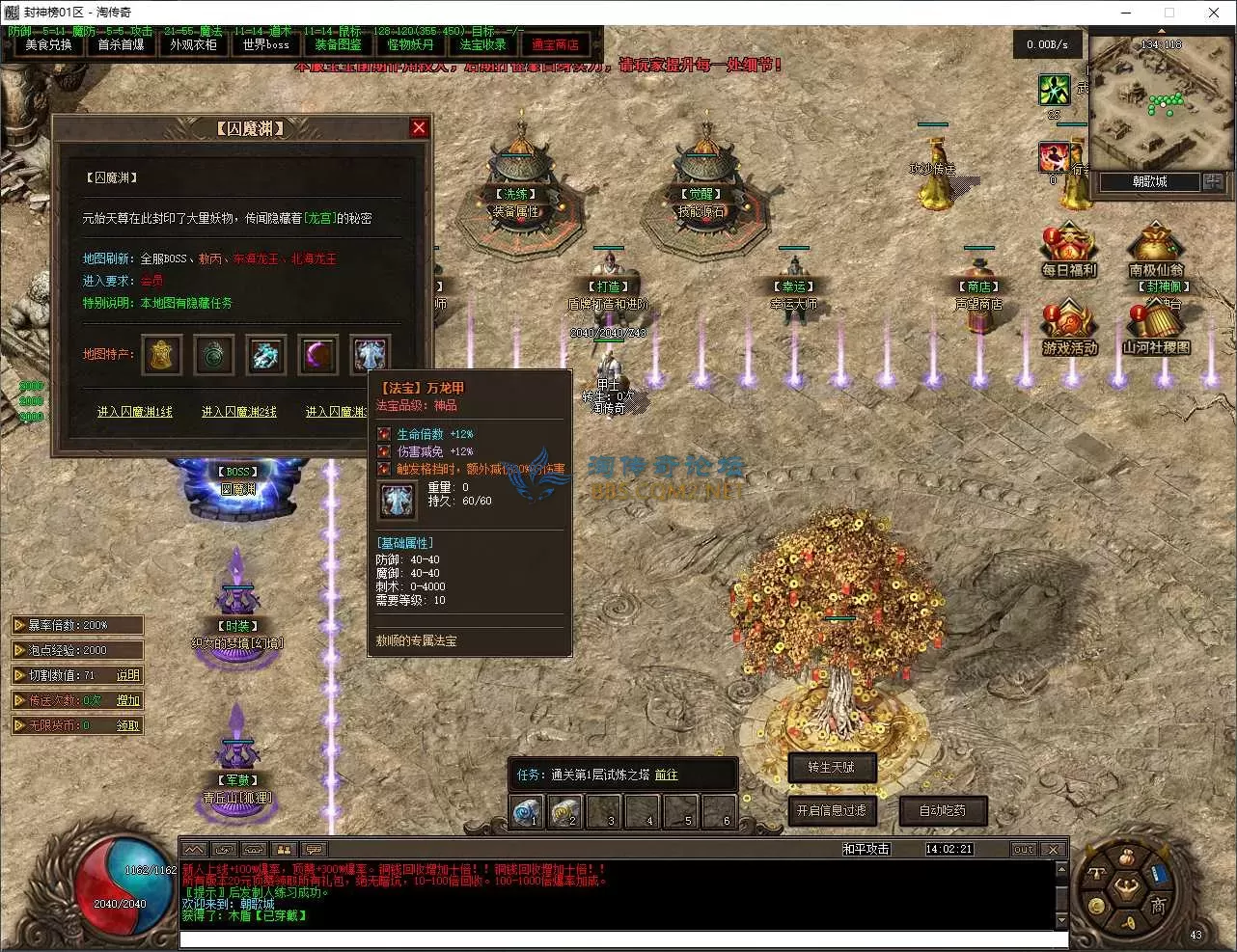Enable 开启信息过滤 message filtering
Viewport: 1237px width, 952px height.
point(832,811)
